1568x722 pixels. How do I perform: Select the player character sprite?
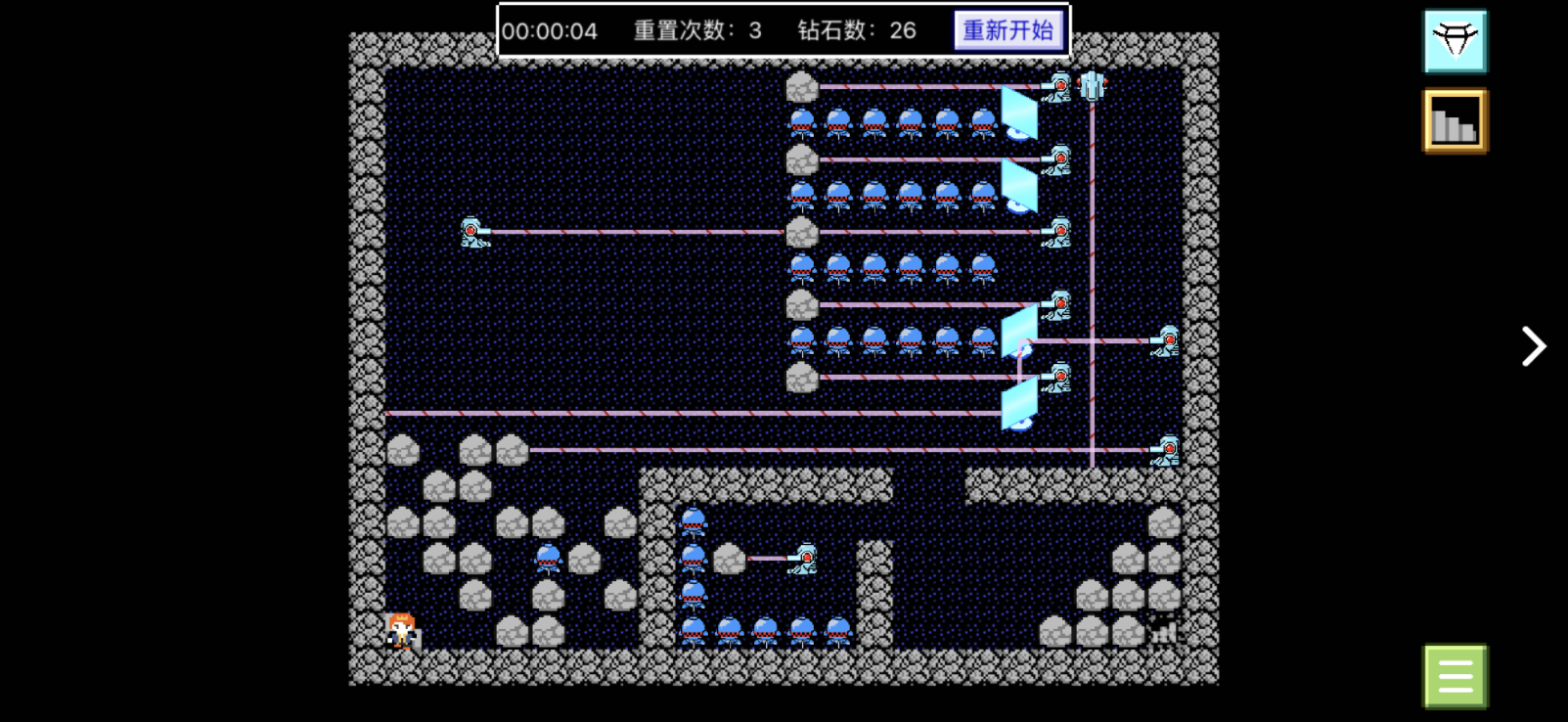(x=401, y=631)
